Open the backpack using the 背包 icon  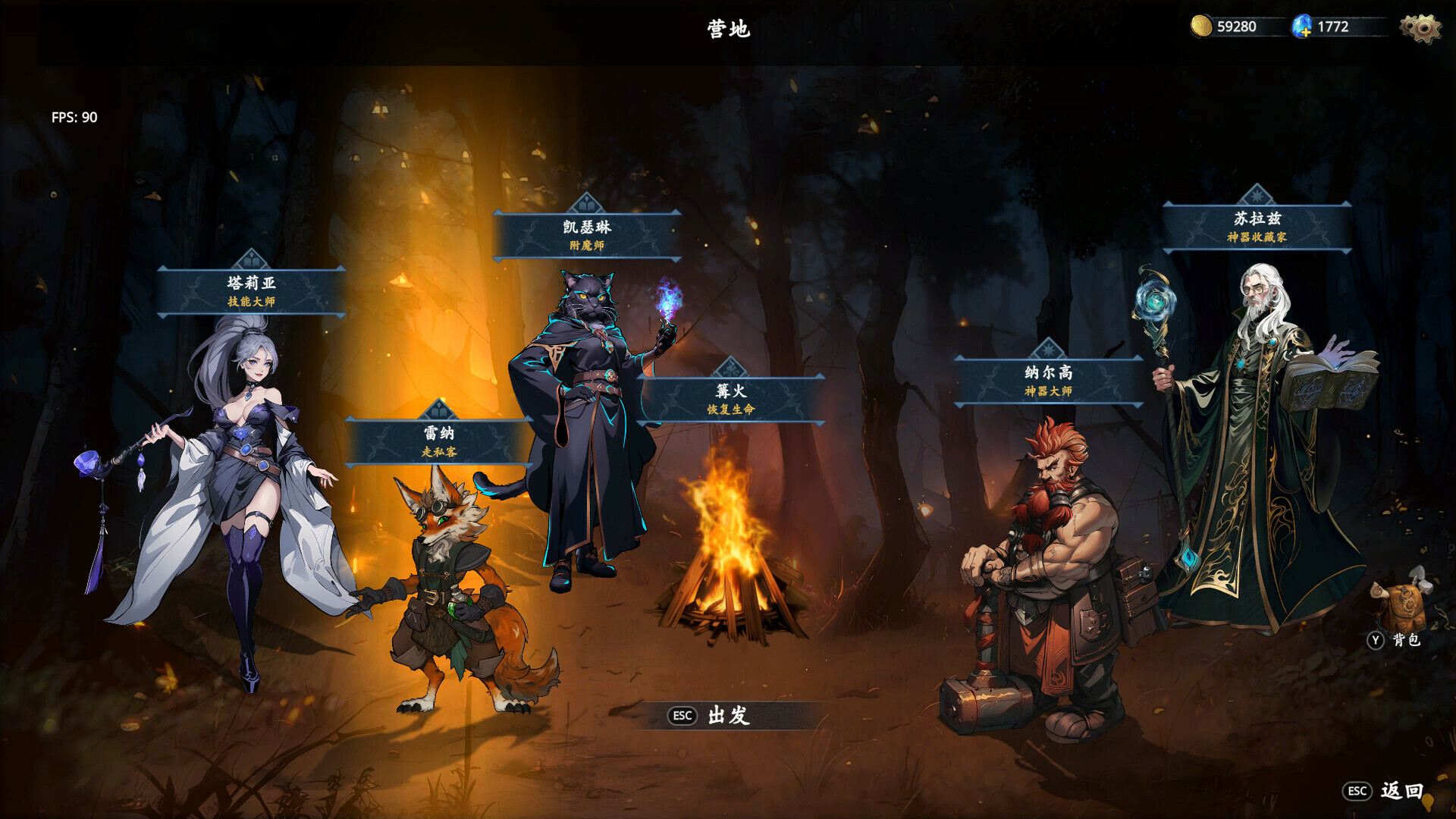point(1404,607)
